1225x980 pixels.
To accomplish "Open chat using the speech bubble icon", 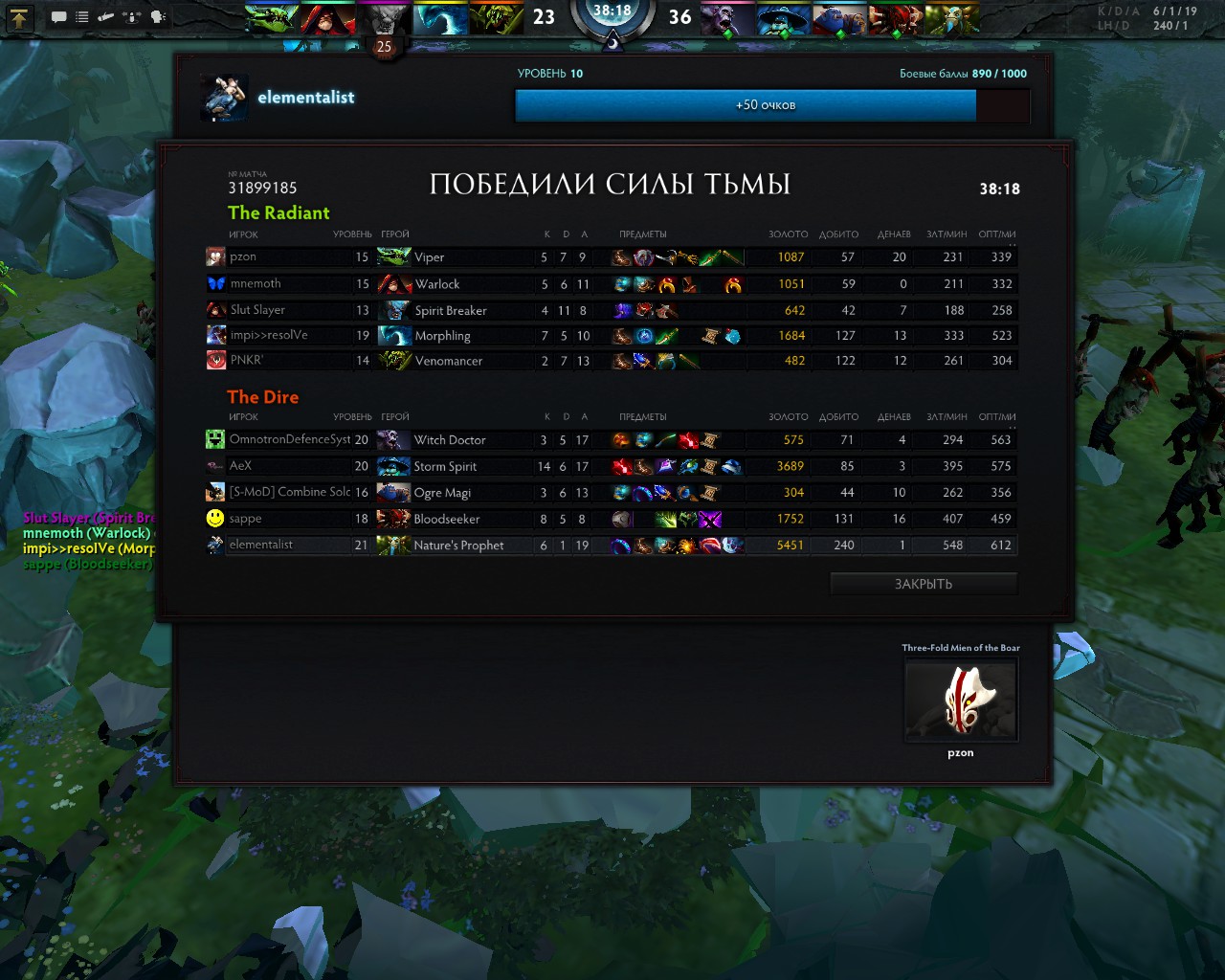I will point(58,17).
